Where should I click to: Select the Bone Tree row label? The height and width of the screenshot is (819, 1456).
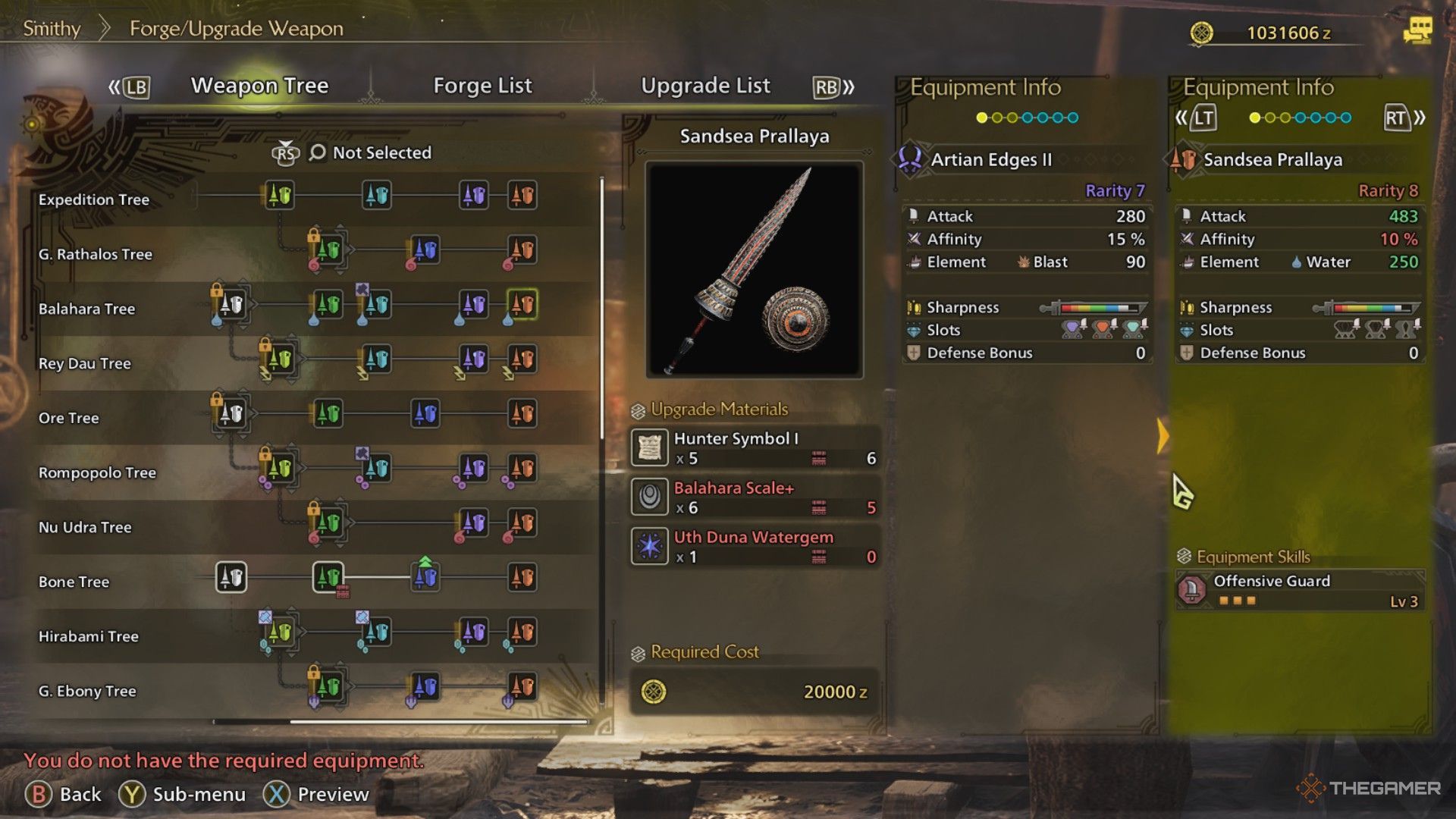pos(74,582)
